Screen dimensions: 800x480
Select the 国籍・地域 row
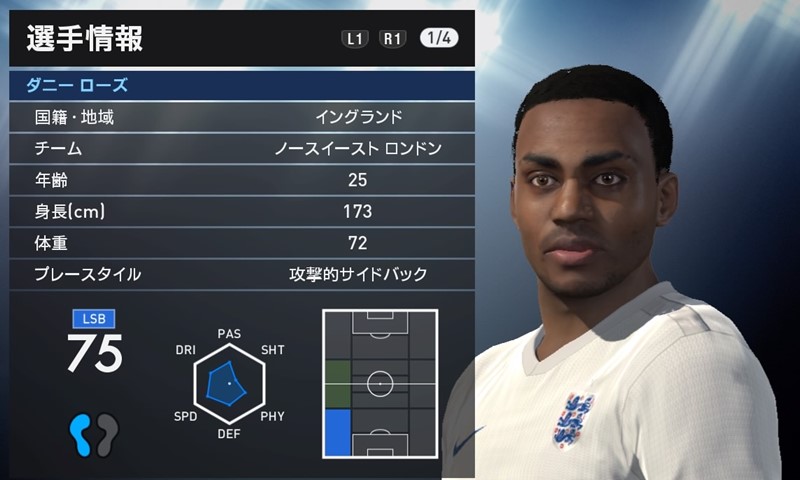(240, 117)
